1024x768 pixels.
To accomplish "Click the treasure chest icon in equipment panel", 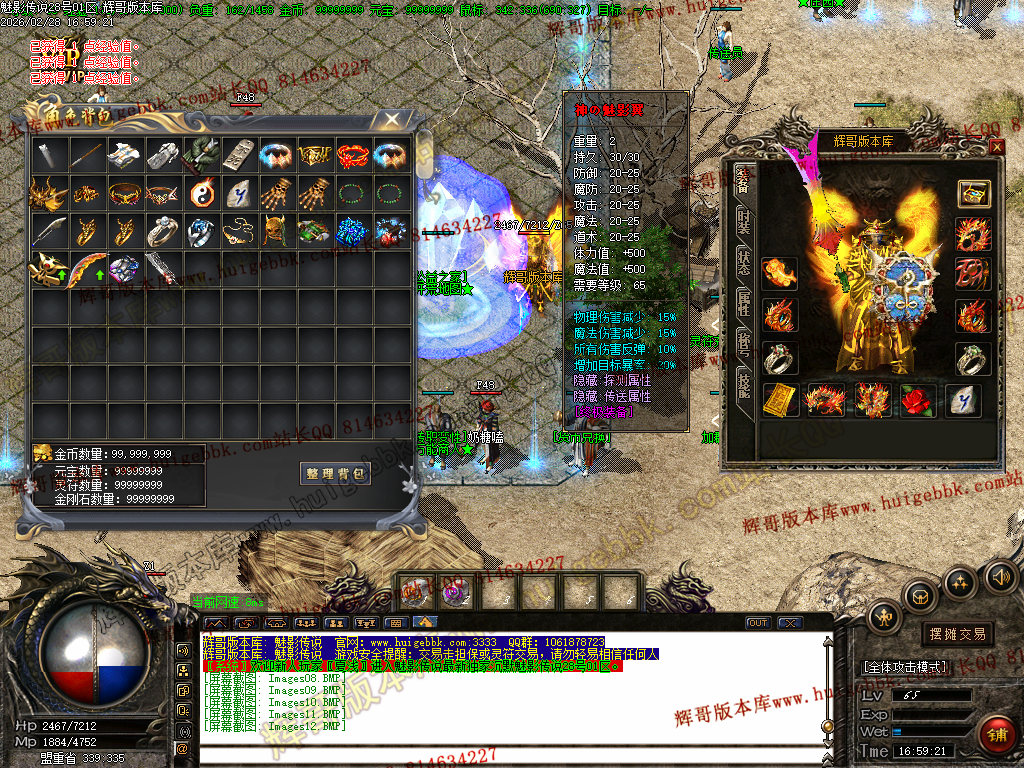I will [973, 193].
